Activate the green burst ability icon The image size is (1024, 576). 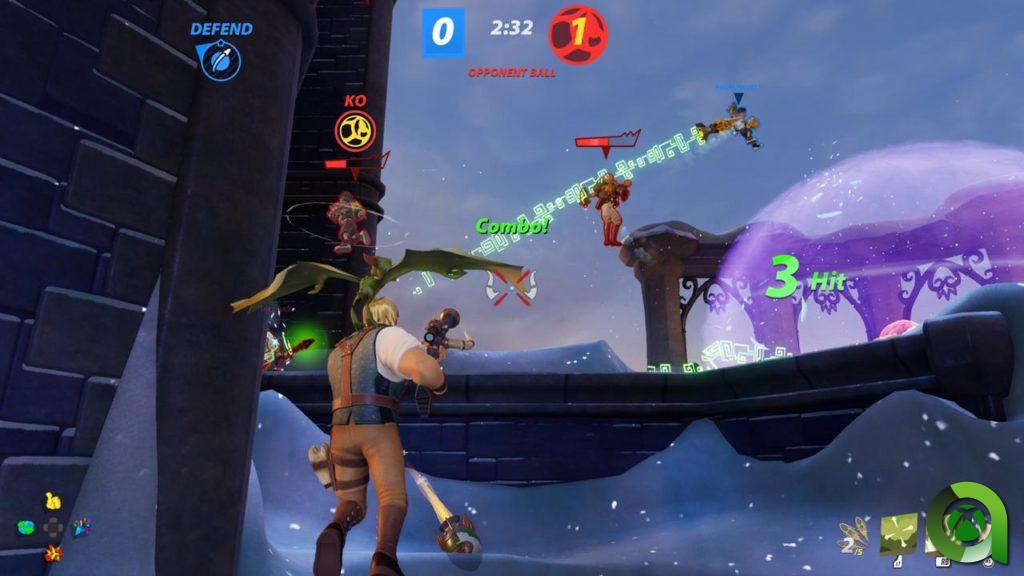(x=898, y=533)
